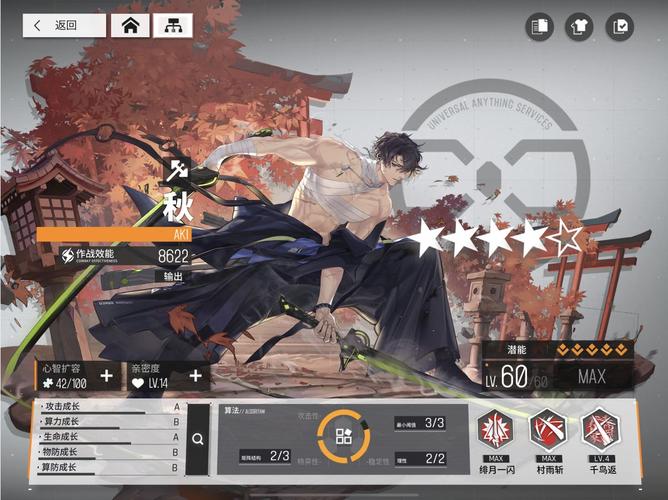
Task: Open the level 60 MAX panel
Action: click(x=558, y=377)
